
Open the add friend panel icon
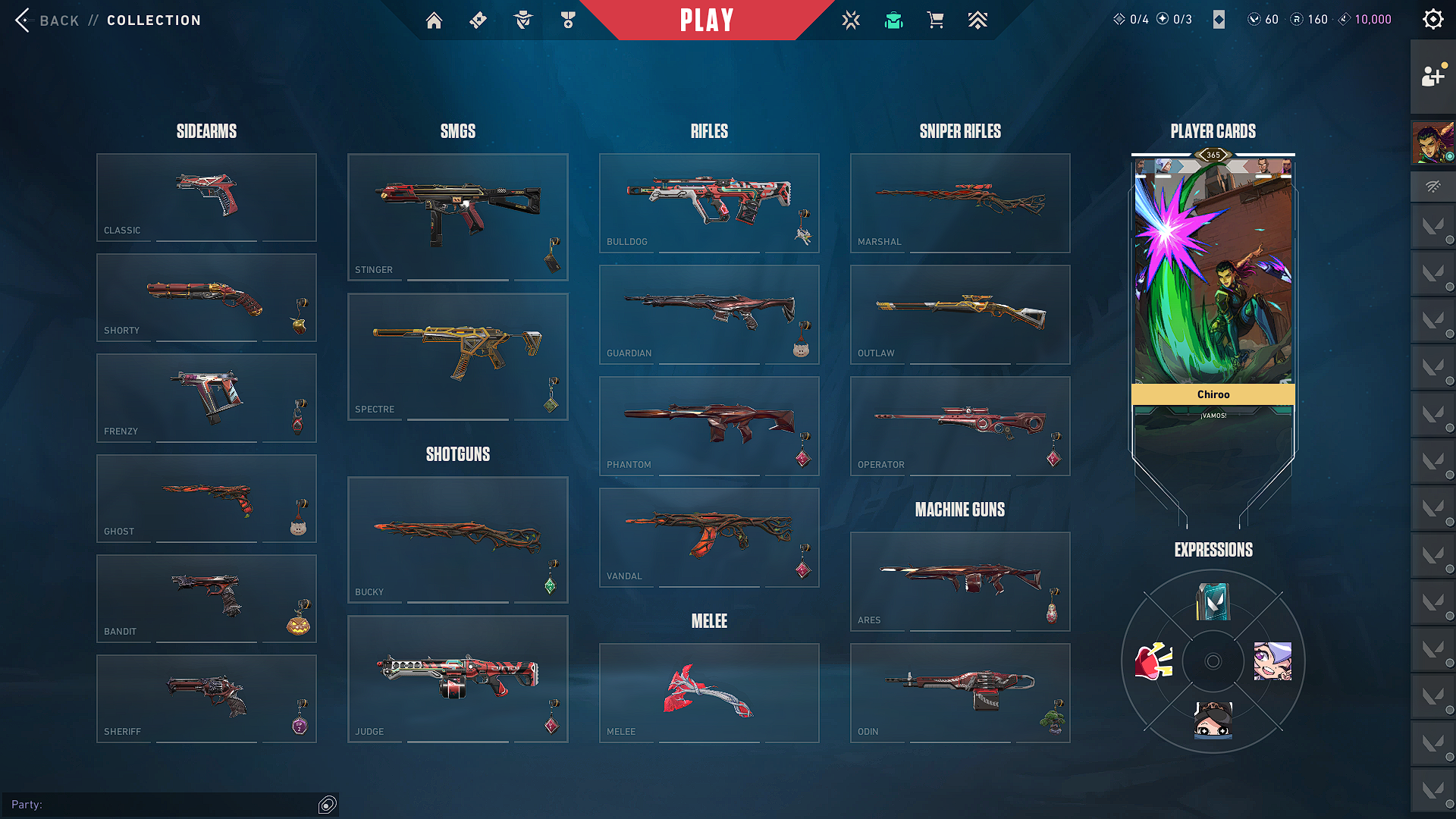tap(1432, 76)
